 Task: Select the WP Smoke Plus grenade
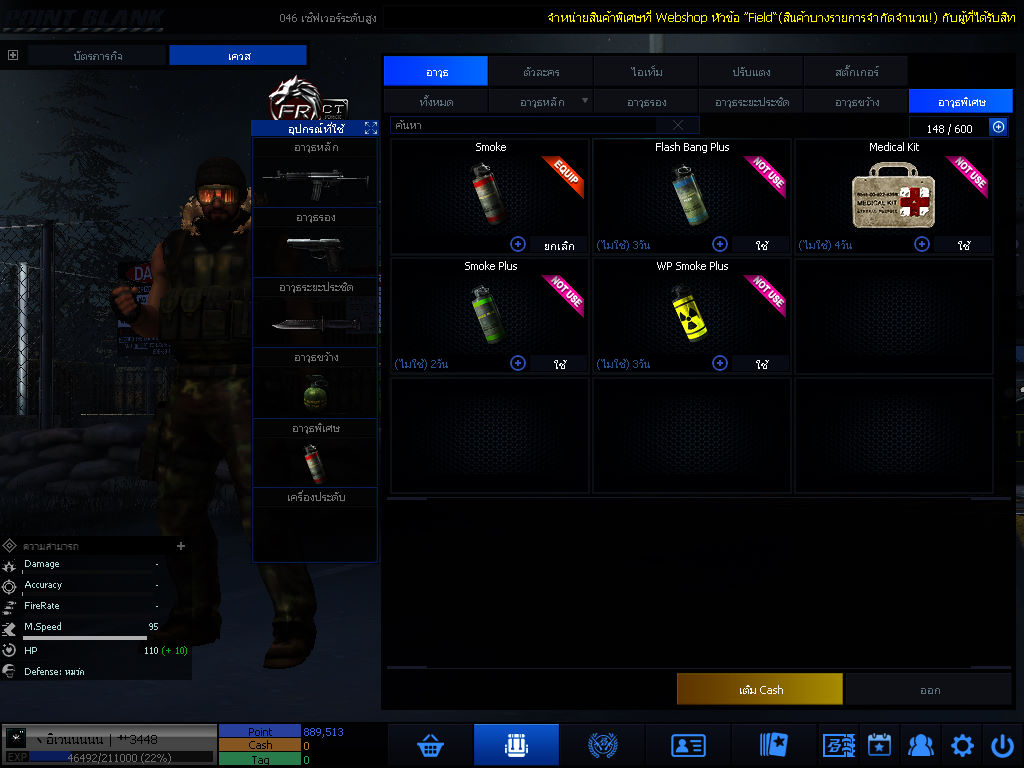point(691,310)
